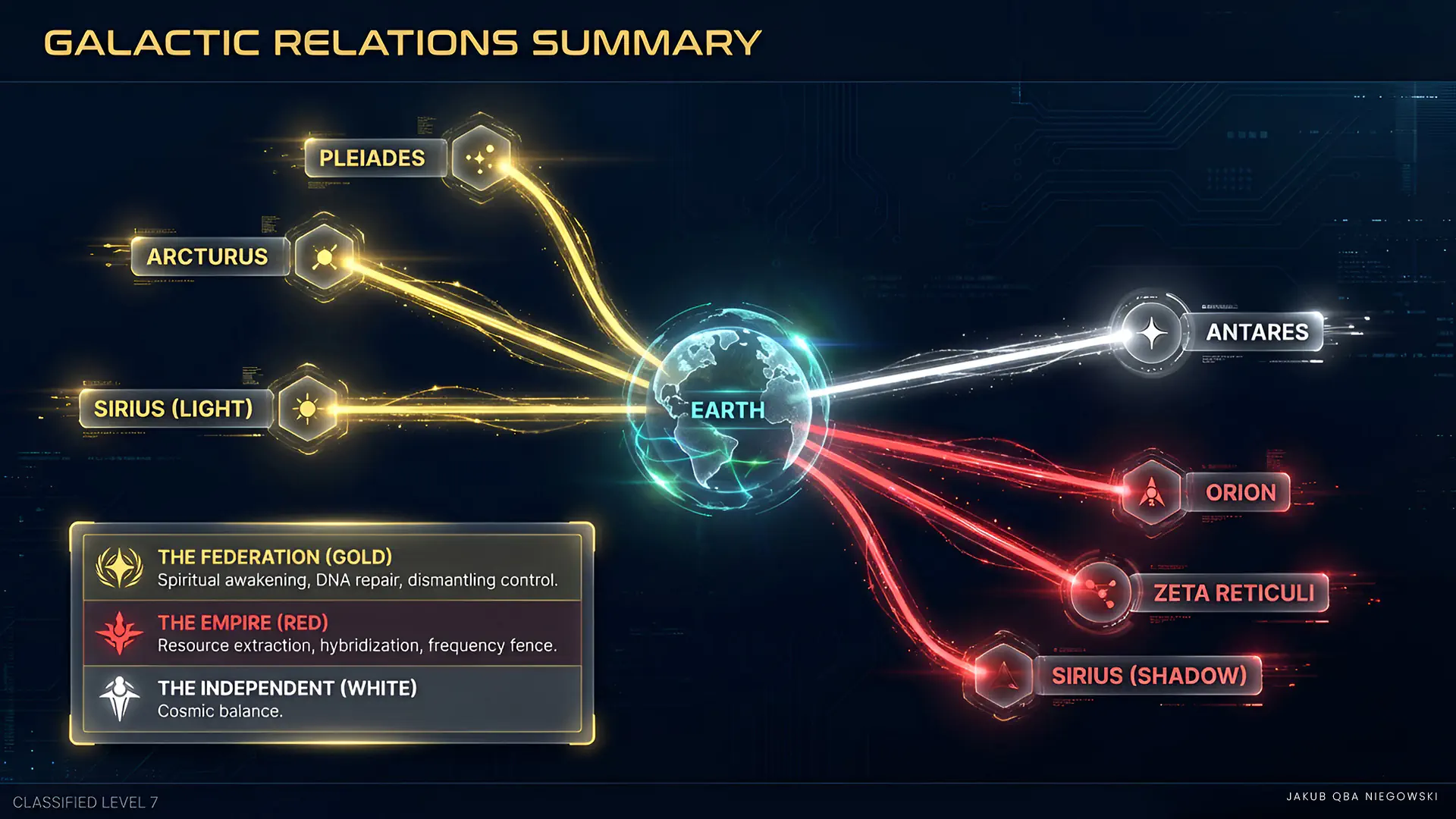1456x819 pixels.
Task: Pick the Orion label
Action: [x=1241, y=492]
